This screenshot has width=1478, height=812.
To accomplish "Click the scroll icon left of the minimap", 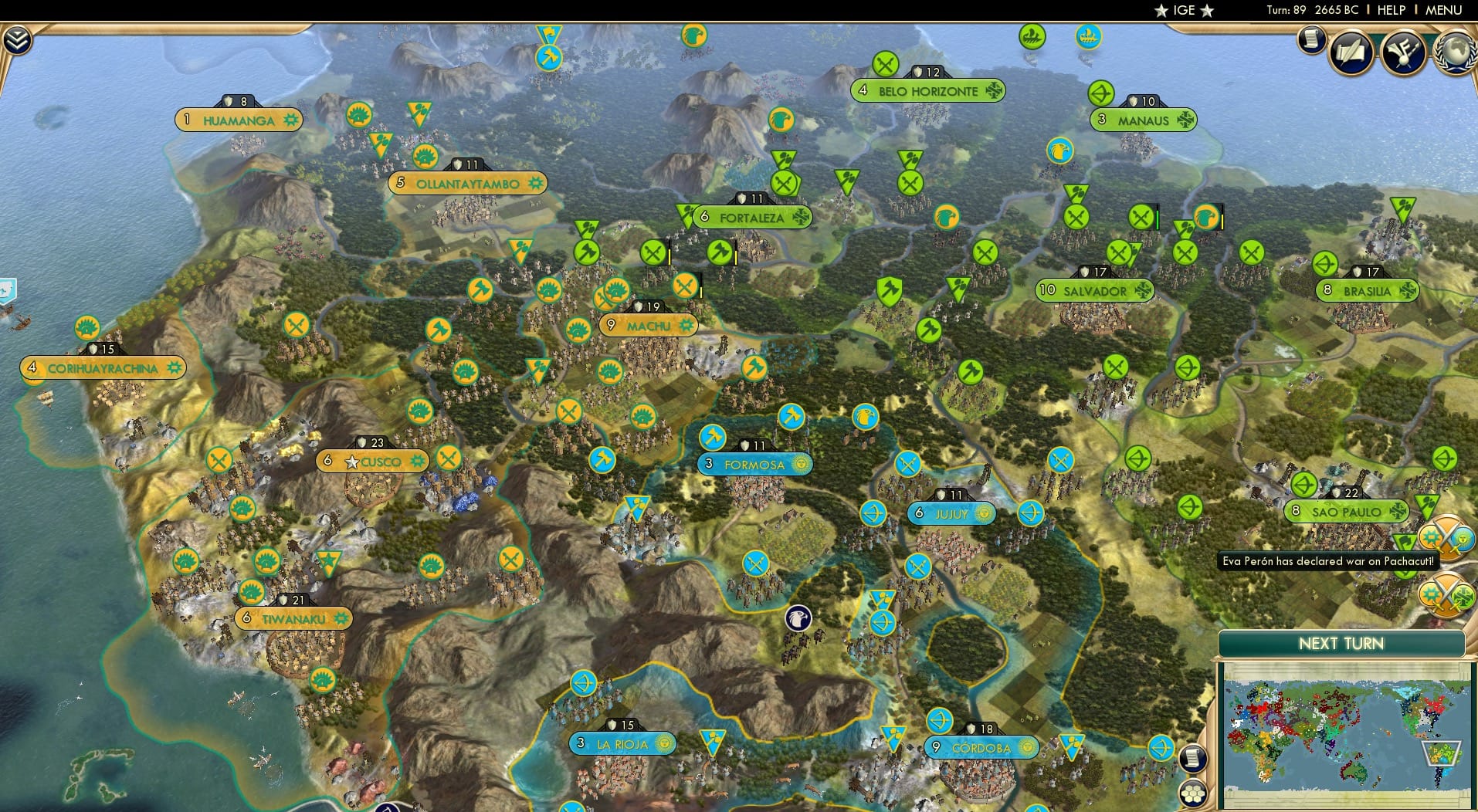I will point(1193,758).
